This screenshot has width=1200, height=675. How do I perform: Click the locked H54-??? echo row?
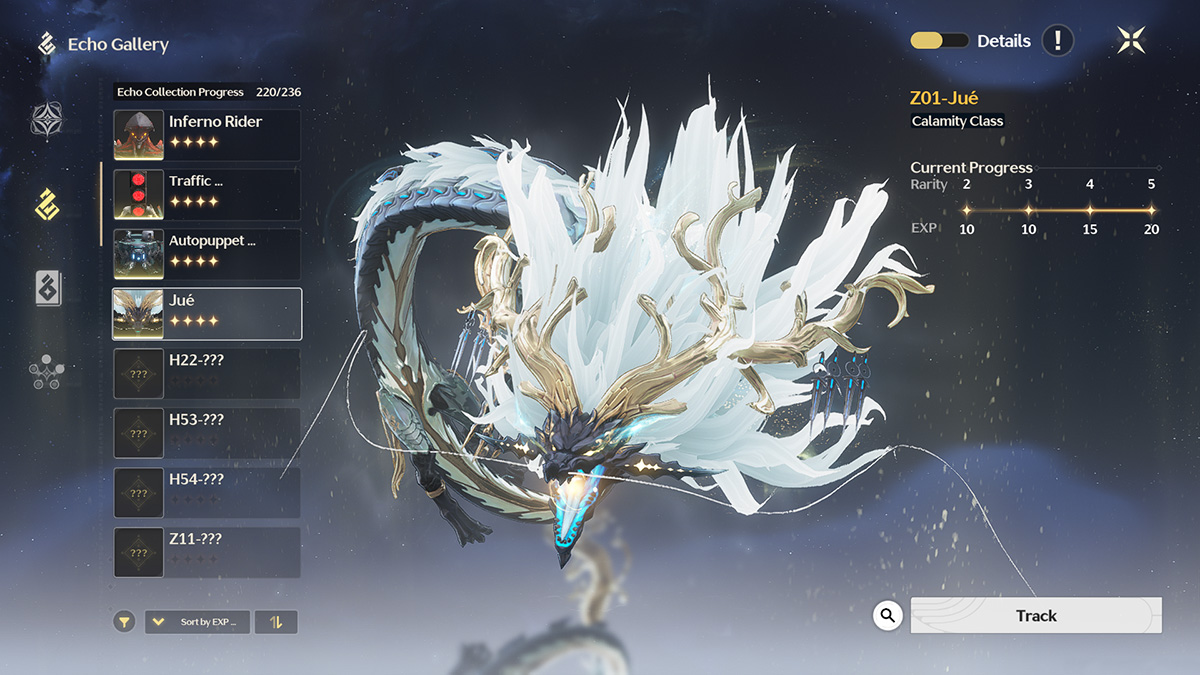coord(207,492)
